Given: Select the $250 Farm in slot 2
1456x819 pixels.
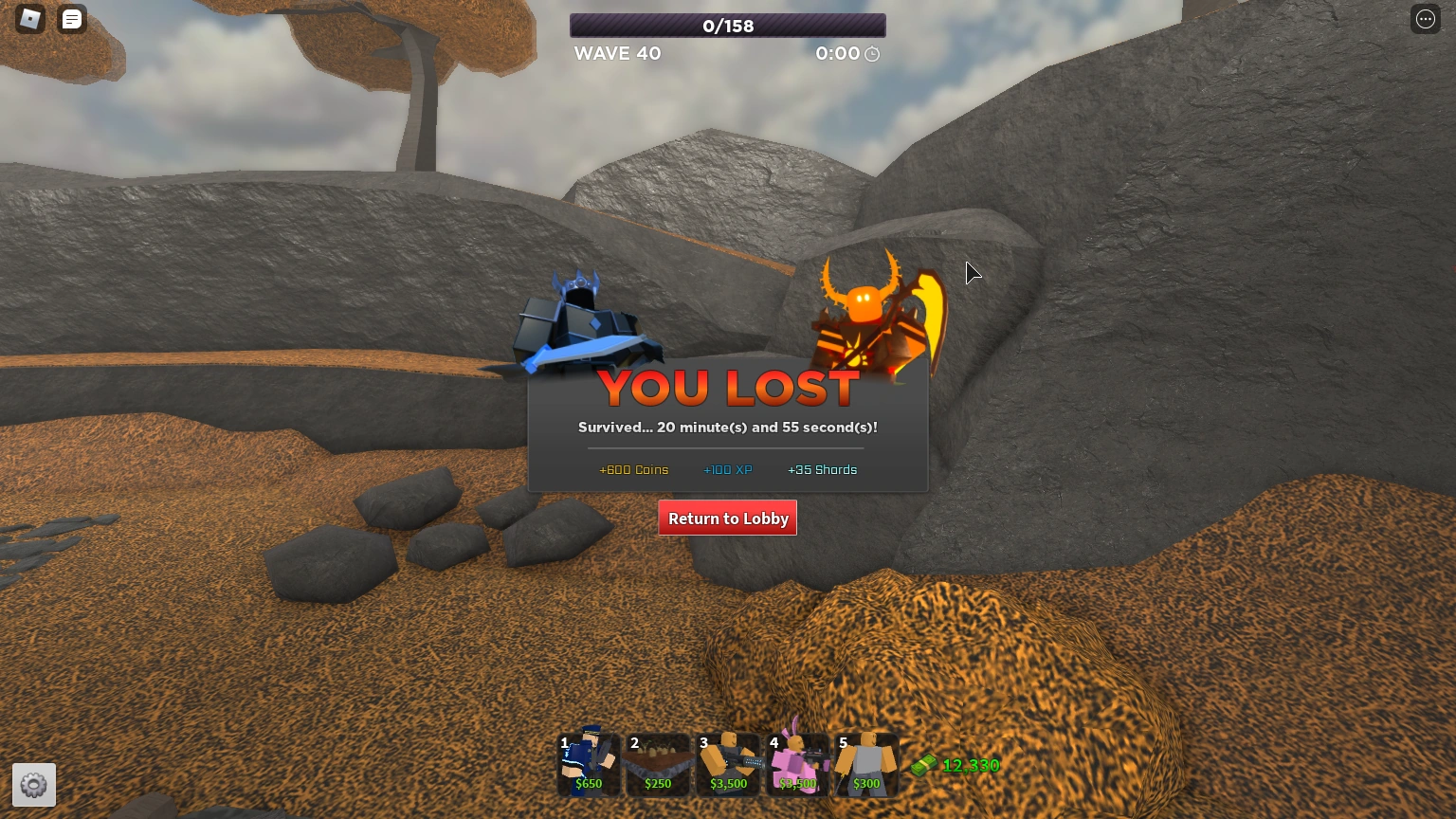Looking at the screenshot, I should click(x=658, y=764).
